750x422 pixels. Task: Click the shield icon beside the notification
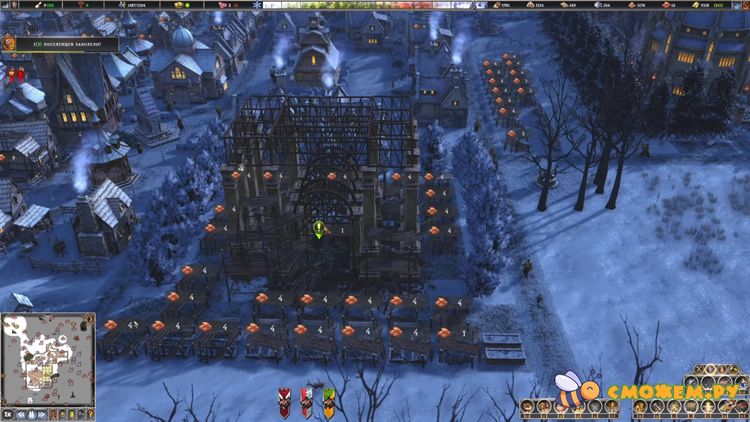[x=9, y=43]
